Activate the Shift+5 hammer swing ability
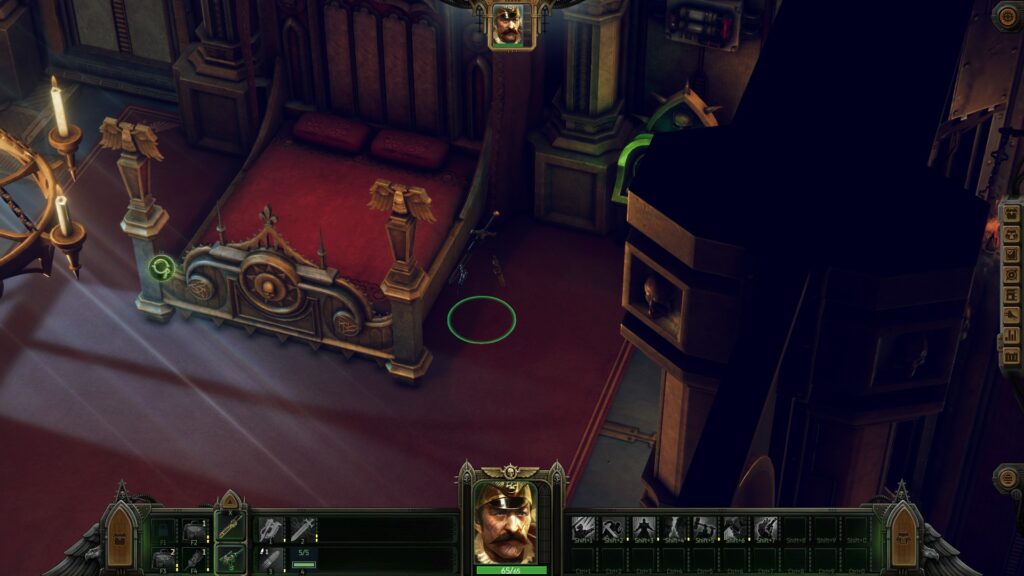 pos(705,528)
